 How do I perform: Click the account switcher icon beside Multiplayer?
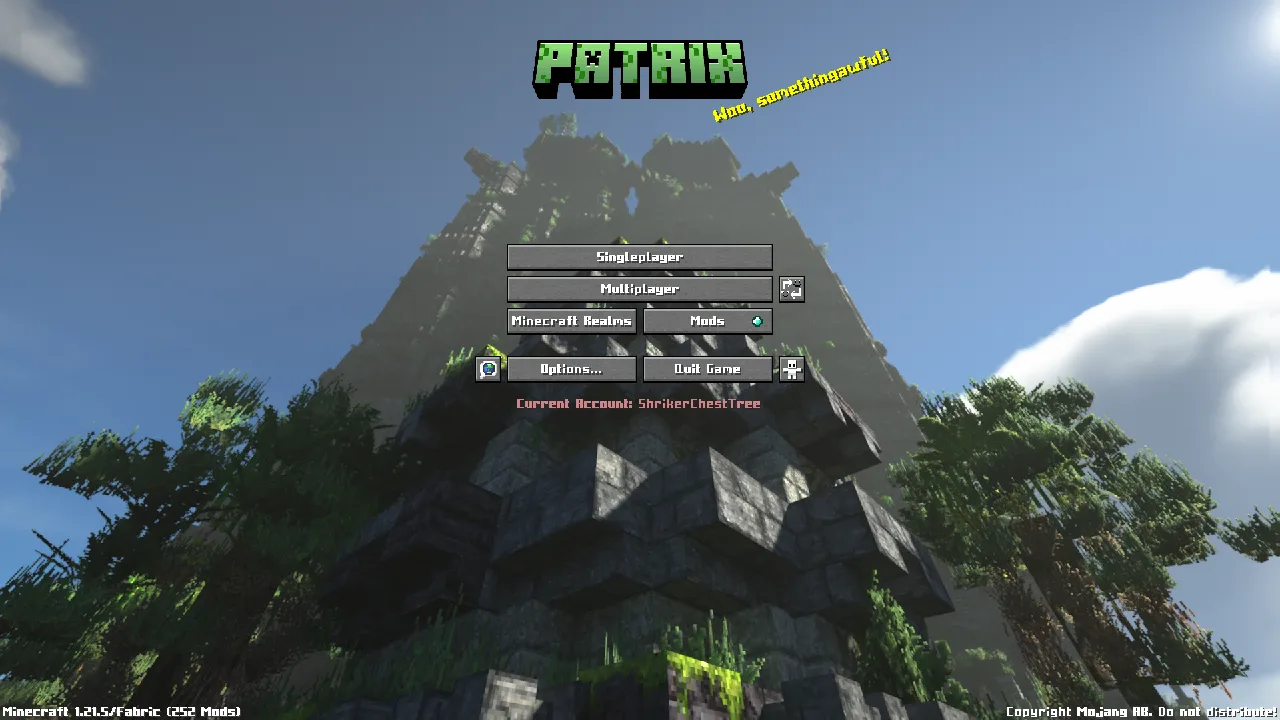pyautogui.click(x=792, y=289)
